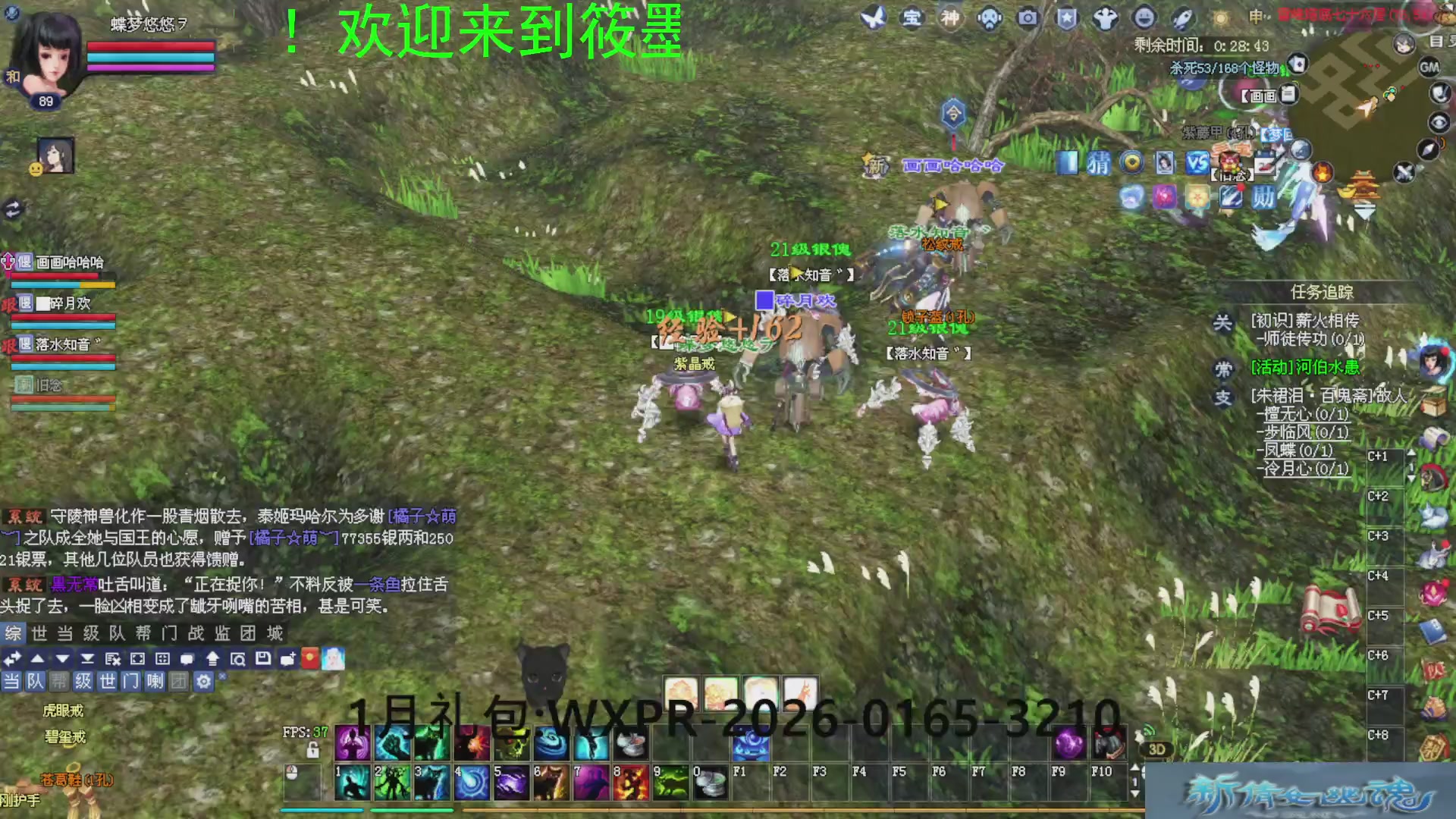1456x819 pixels.
Task: Collapse the chat with the double-down arrow icon
Action: click(x=89, y=659)
